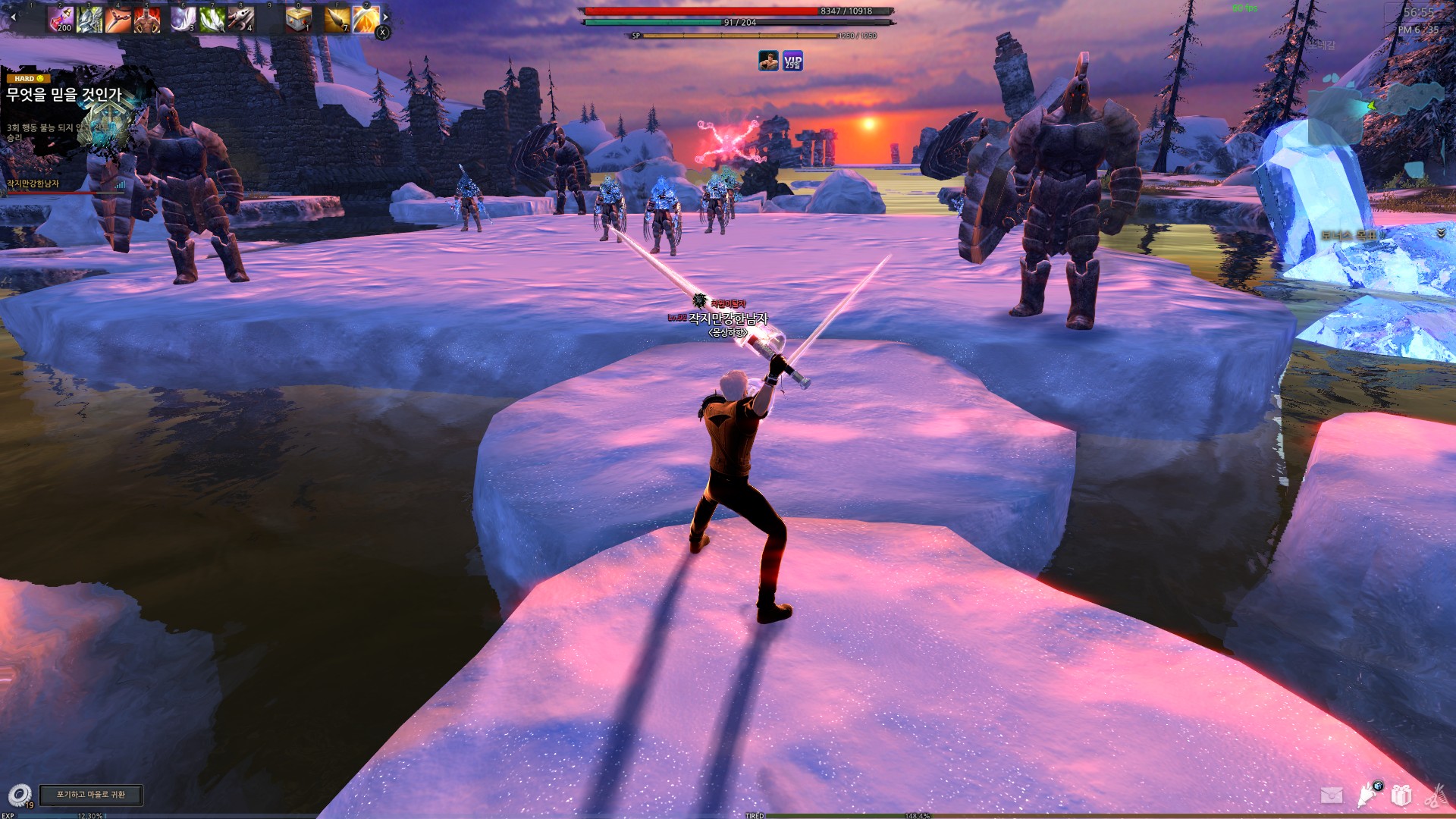Viewport: 1456px width, 819px height.
Task: Click the VIP buff icon
Action: pos(792,61)
